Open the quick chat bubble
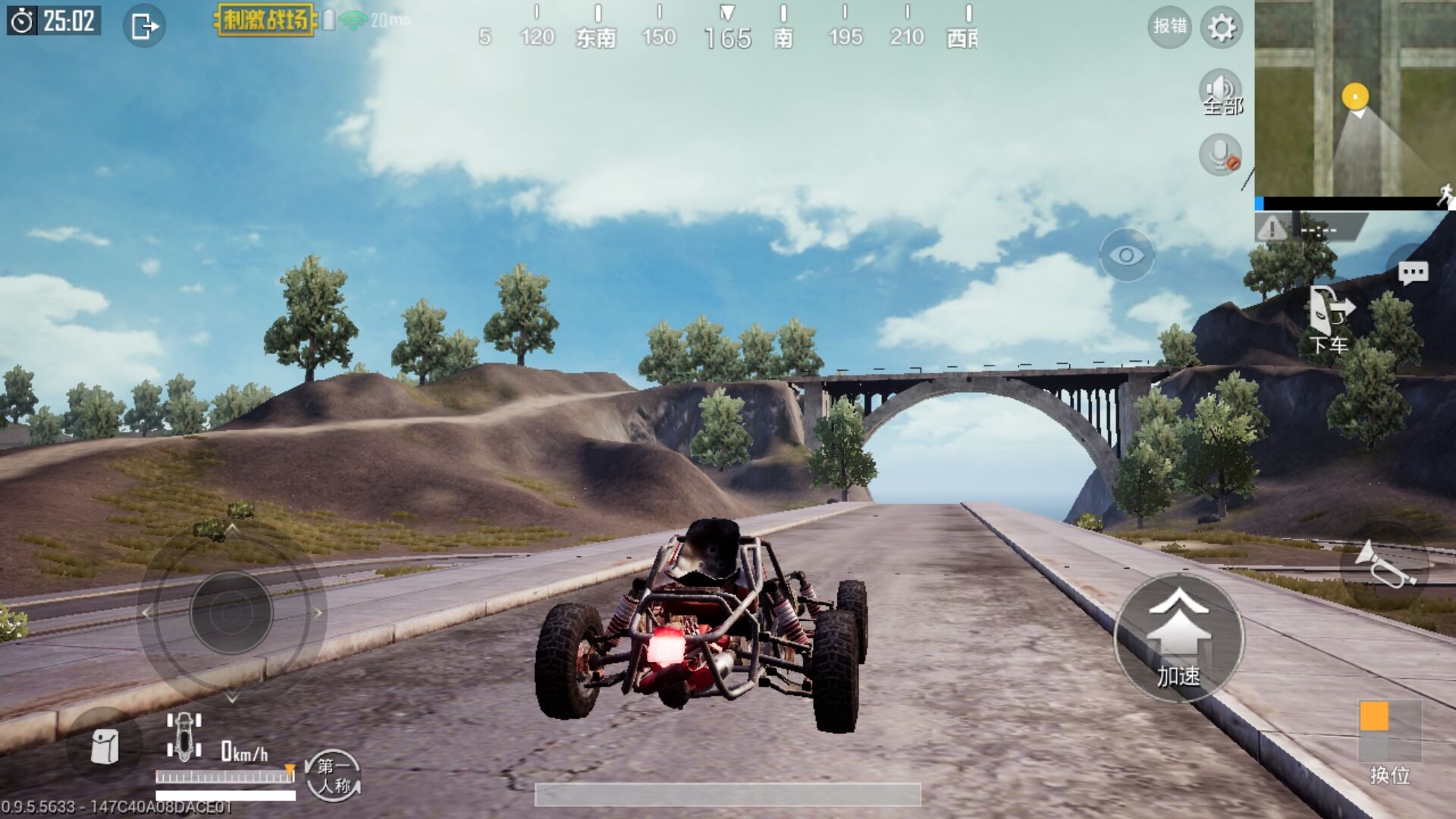Screen dimensions: 1456x819 click(1413, 273)
